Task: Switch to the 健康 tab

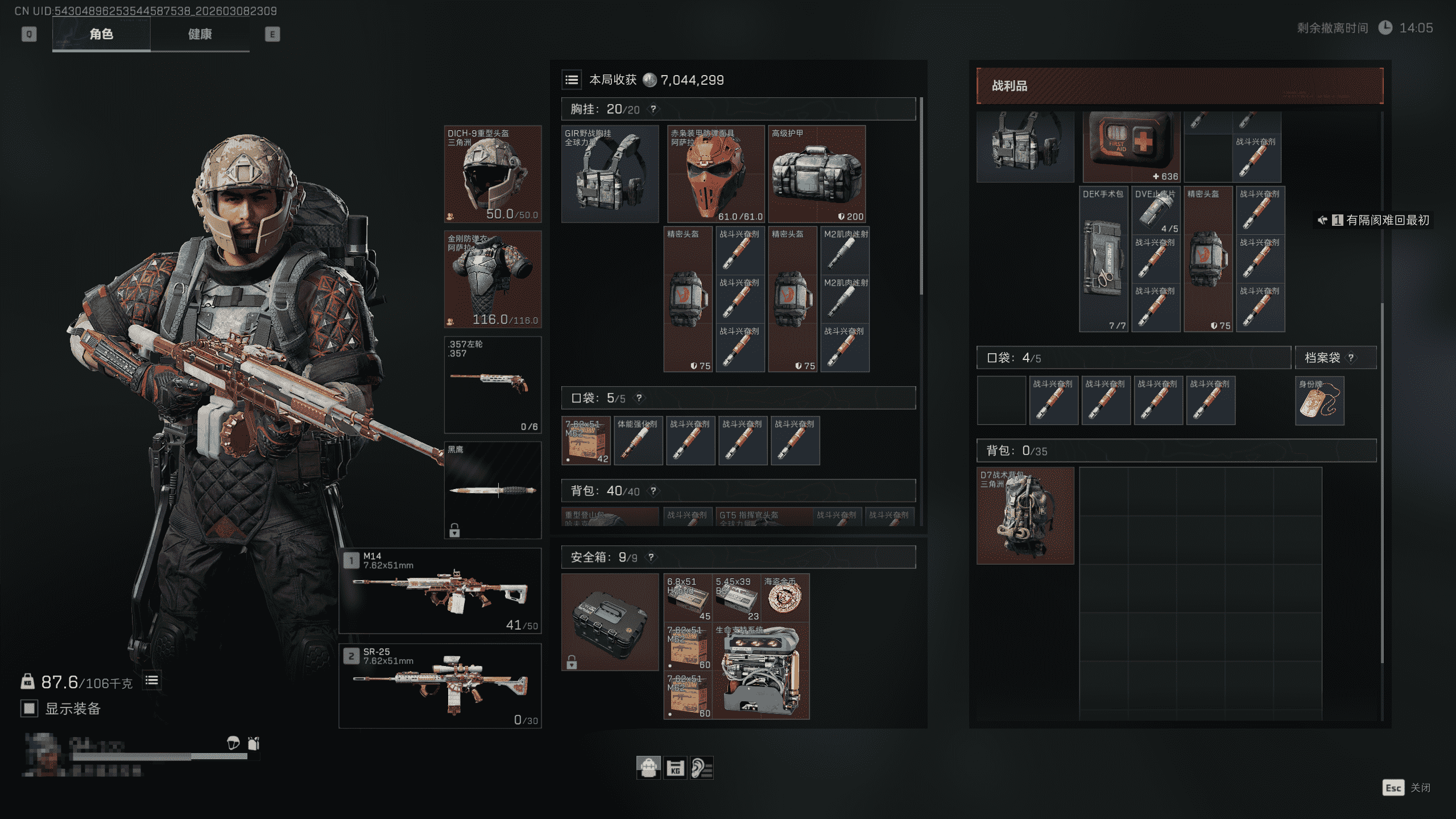Action: (x=198, y=34)
